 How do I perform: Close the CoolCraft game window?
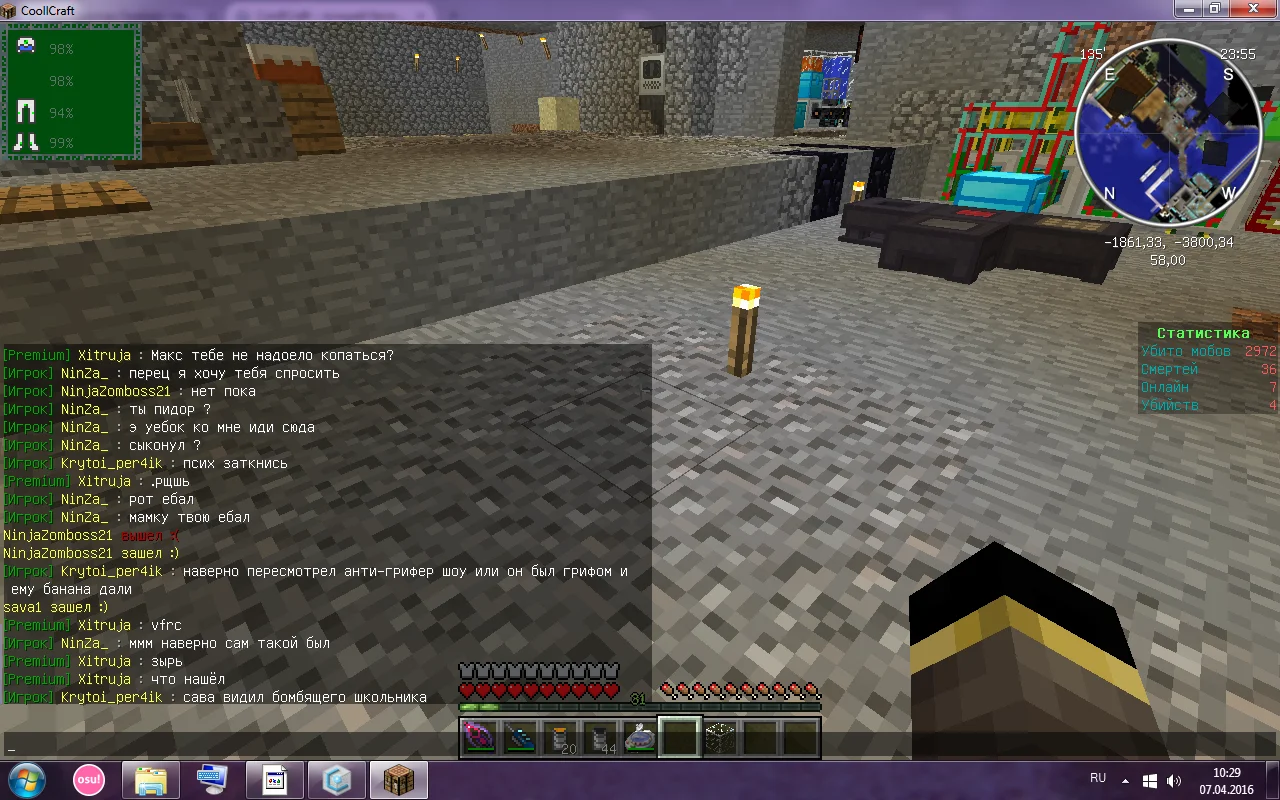pos(1252,9)
